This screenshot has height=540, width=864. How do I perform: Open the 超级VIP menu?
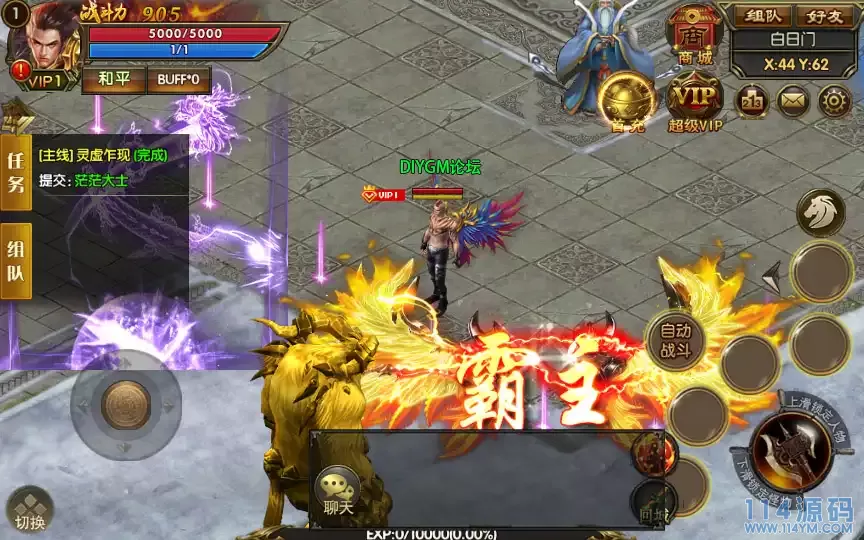coord(696,102)
